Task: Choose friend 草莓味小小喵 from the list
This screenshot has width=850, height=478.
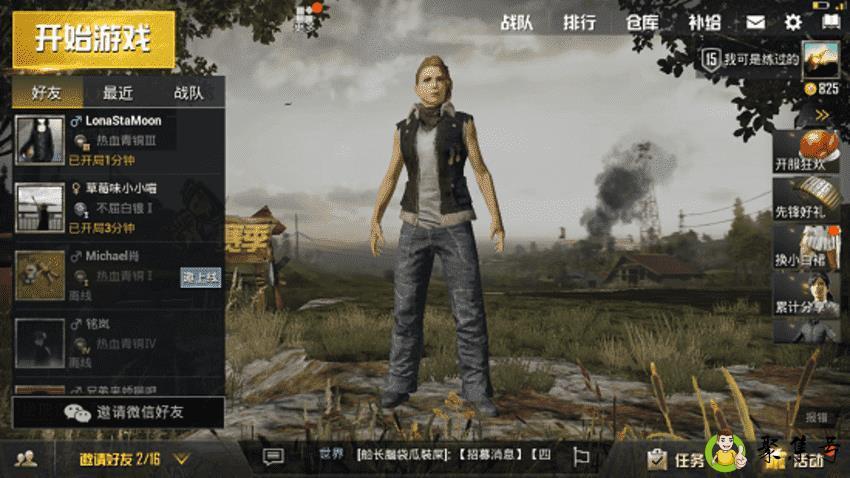Action: [x=118, y=208]
